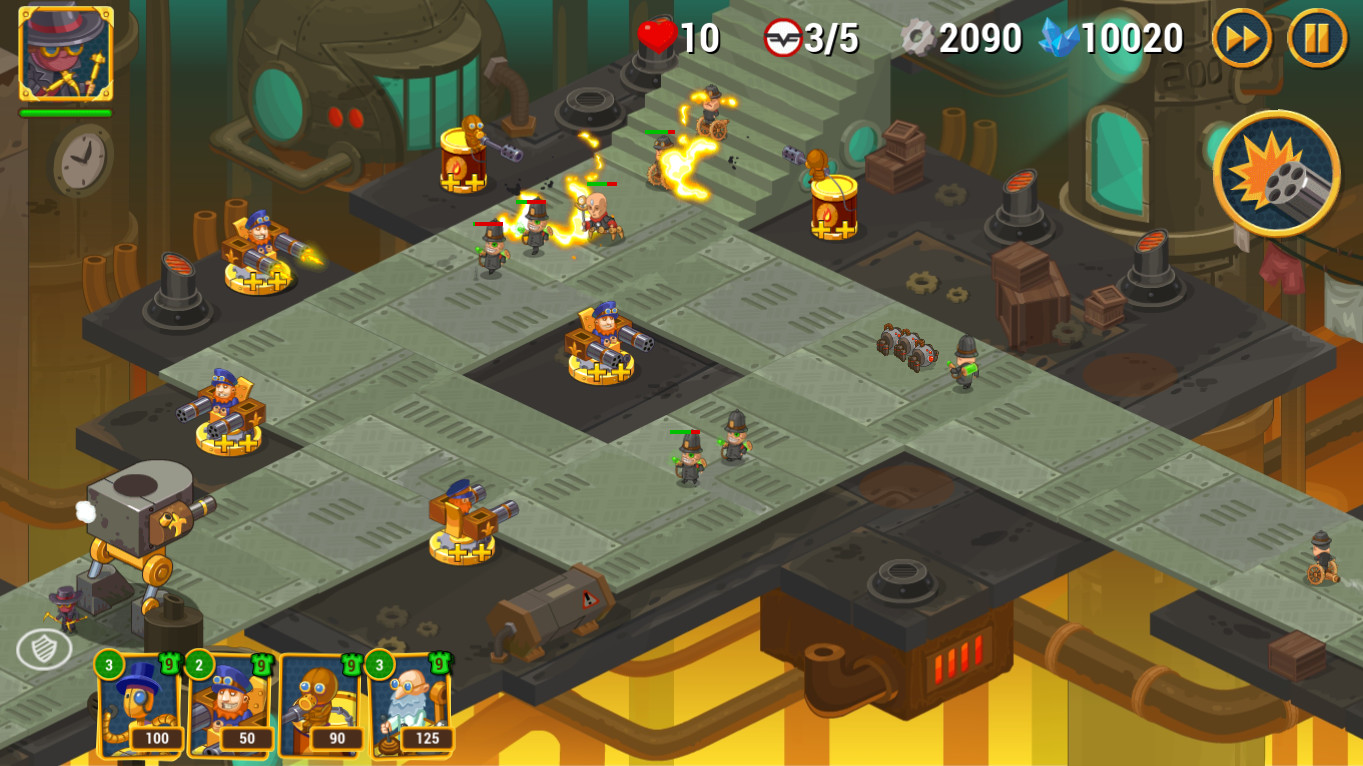
Task: Toggle fast-forward game speed
Action: pyautogui.click(x=1240, y=37)
